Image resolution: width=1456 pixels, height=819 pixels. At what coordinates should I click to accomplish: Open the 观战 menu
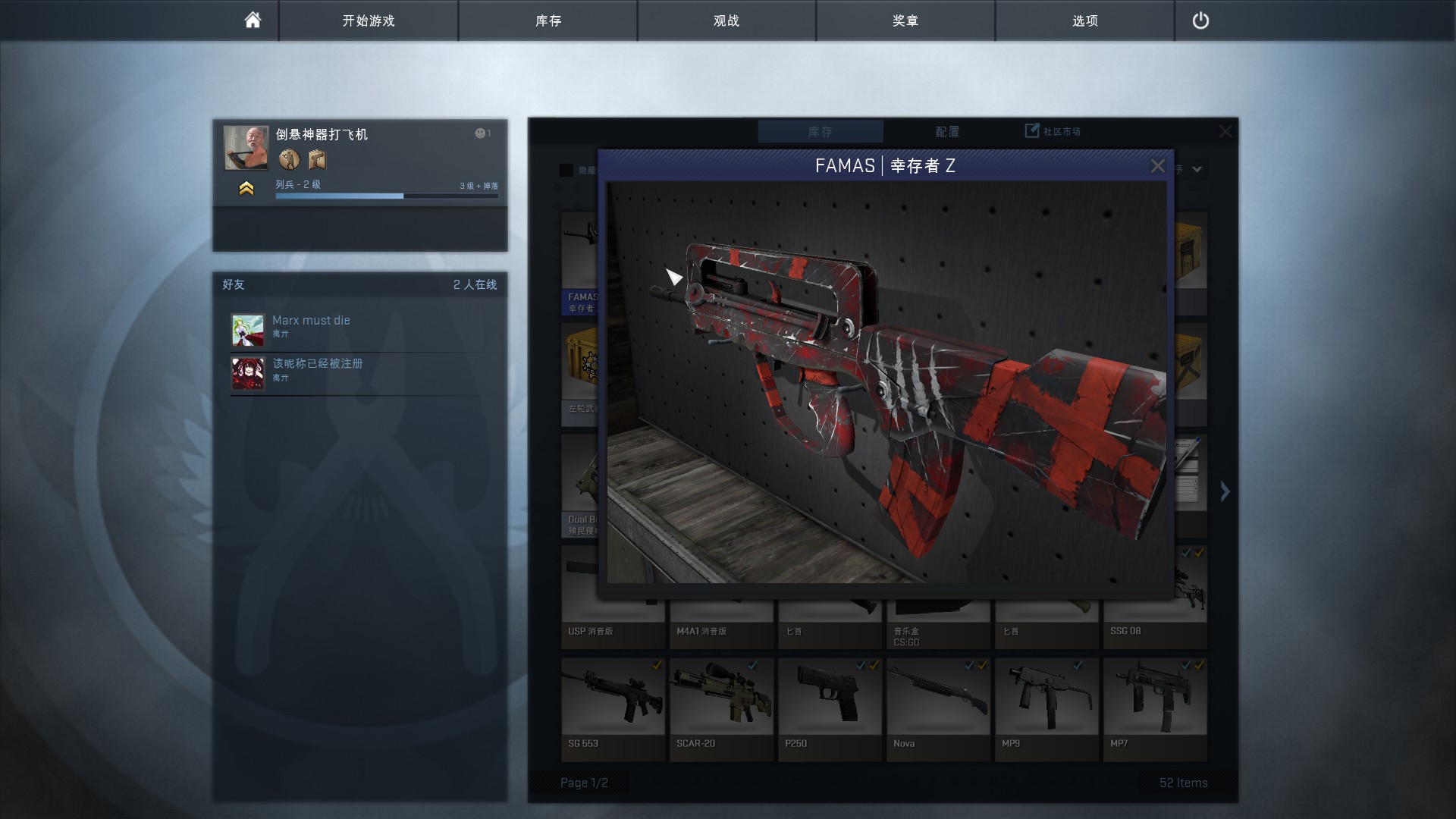(726, 20)
